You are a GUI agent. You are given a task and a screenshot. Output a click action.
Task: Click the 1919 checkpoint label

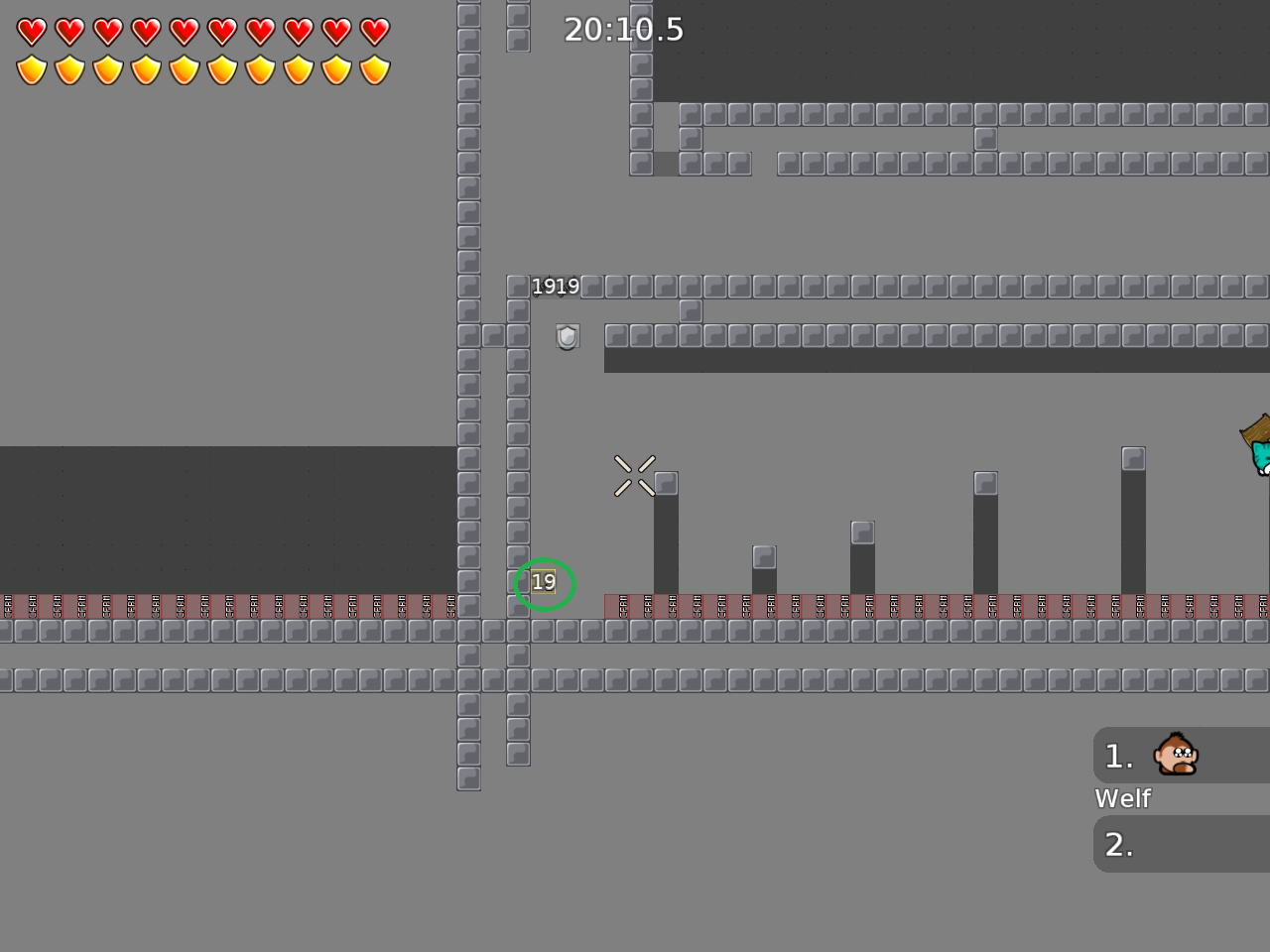(556, 286)
